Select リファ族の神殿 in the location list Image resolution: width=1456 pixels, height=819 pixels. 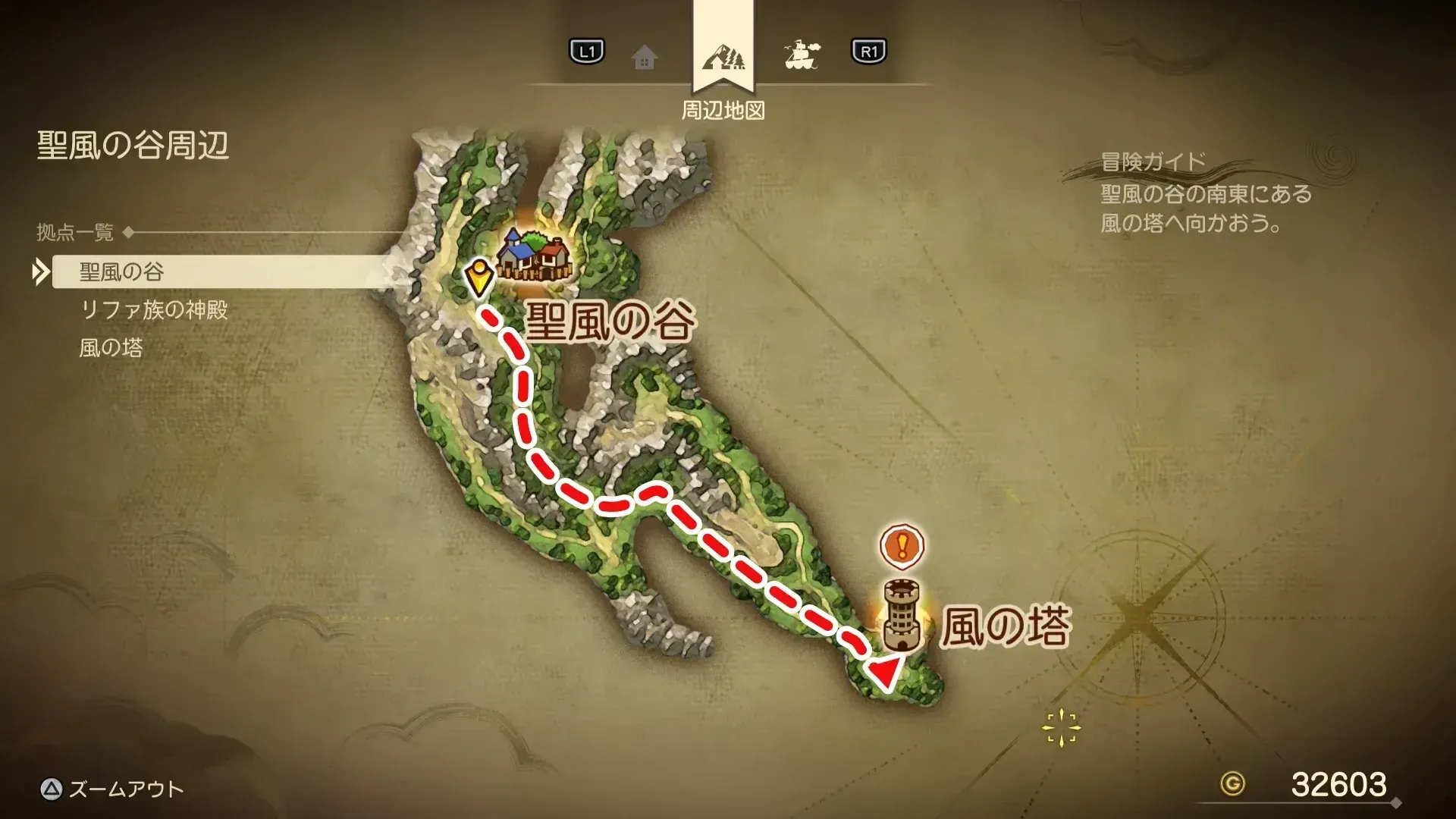click(155, 309)
